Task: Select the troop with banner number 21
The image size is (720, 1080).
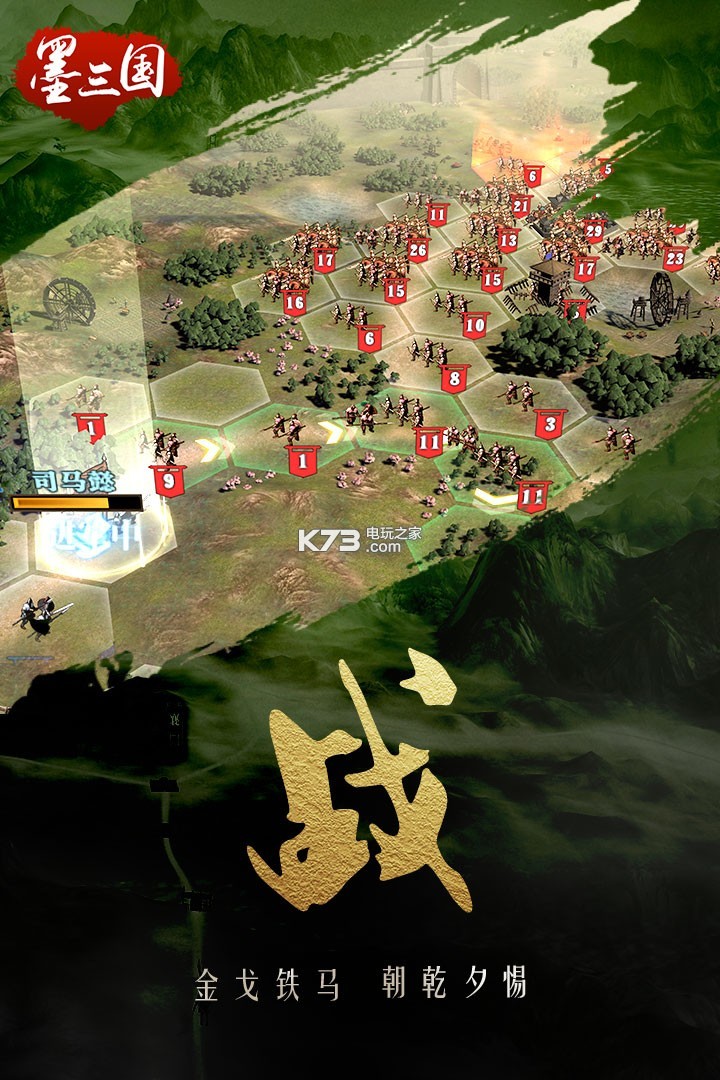Action: click(x=521, y=206)
